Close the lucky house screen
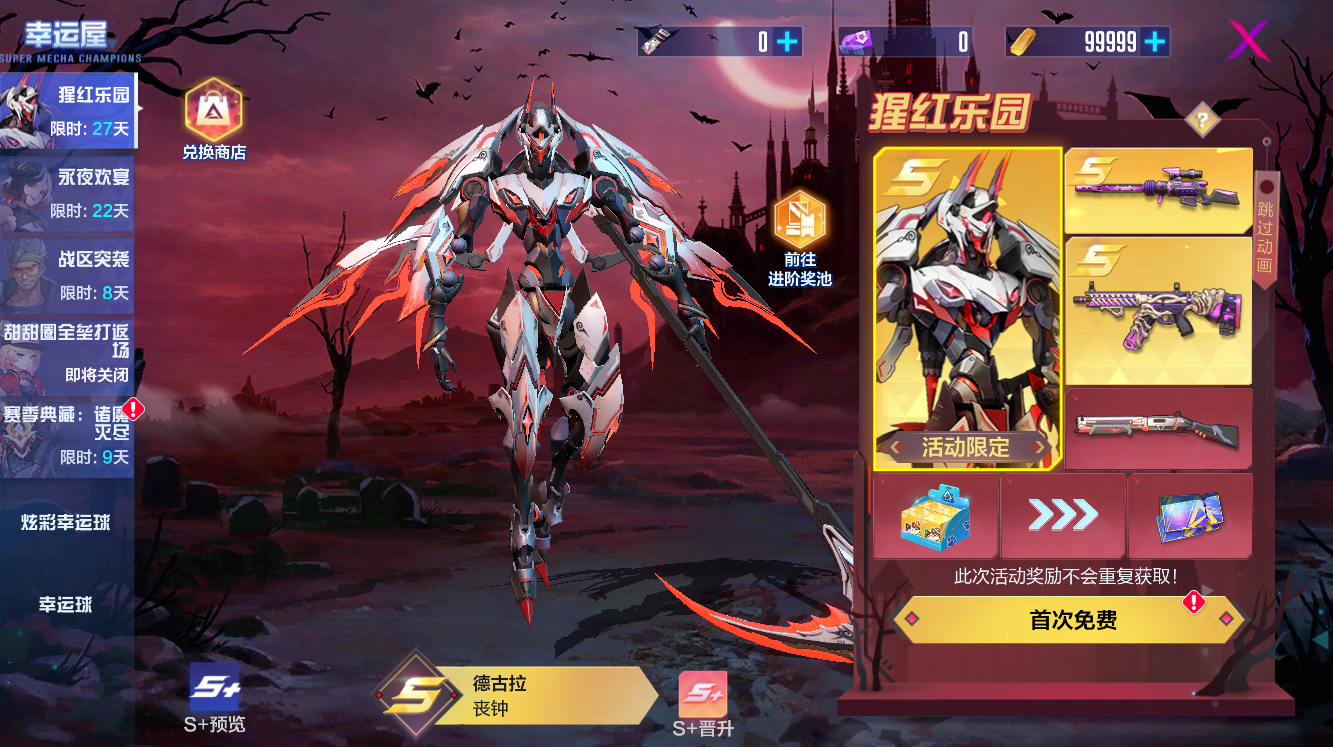This screenshot has height=747, width=1333. (x=1247, y=40)
